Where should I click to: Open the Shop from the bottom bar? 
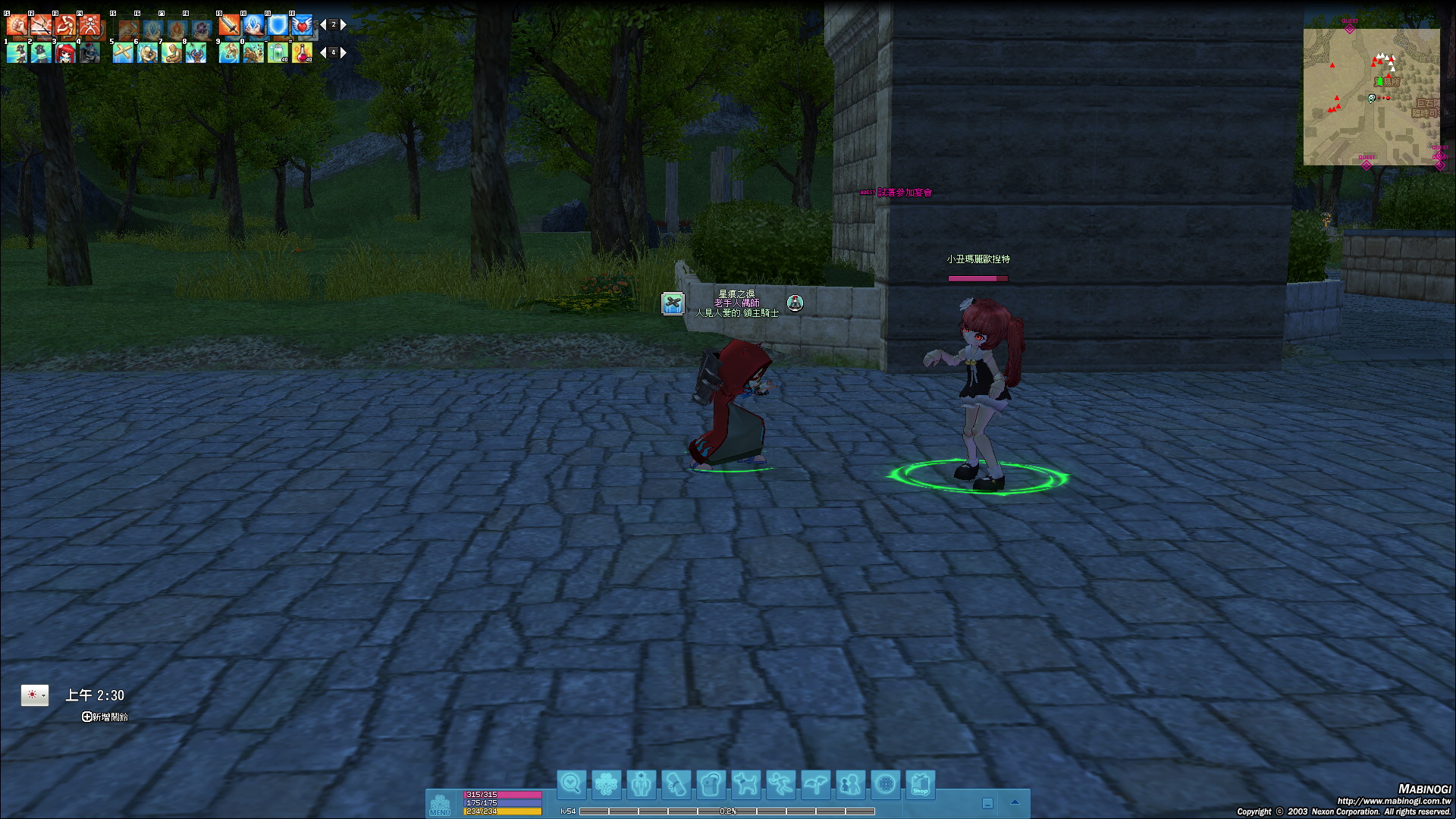coord(920,784)
